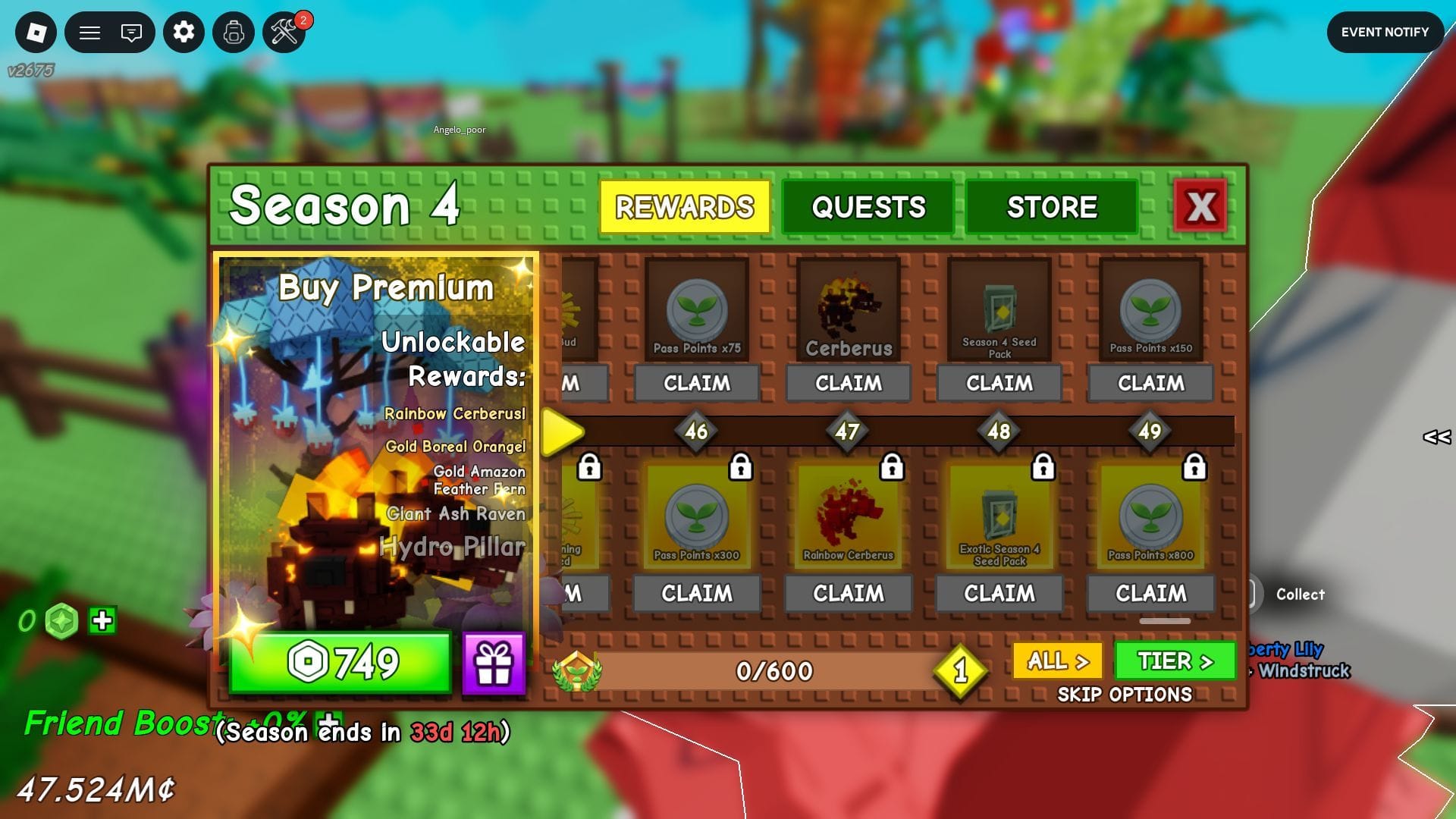Skip one tier with the TIER button
The height and width of the screenshot is (819, 1456).
click(1175, 661)
